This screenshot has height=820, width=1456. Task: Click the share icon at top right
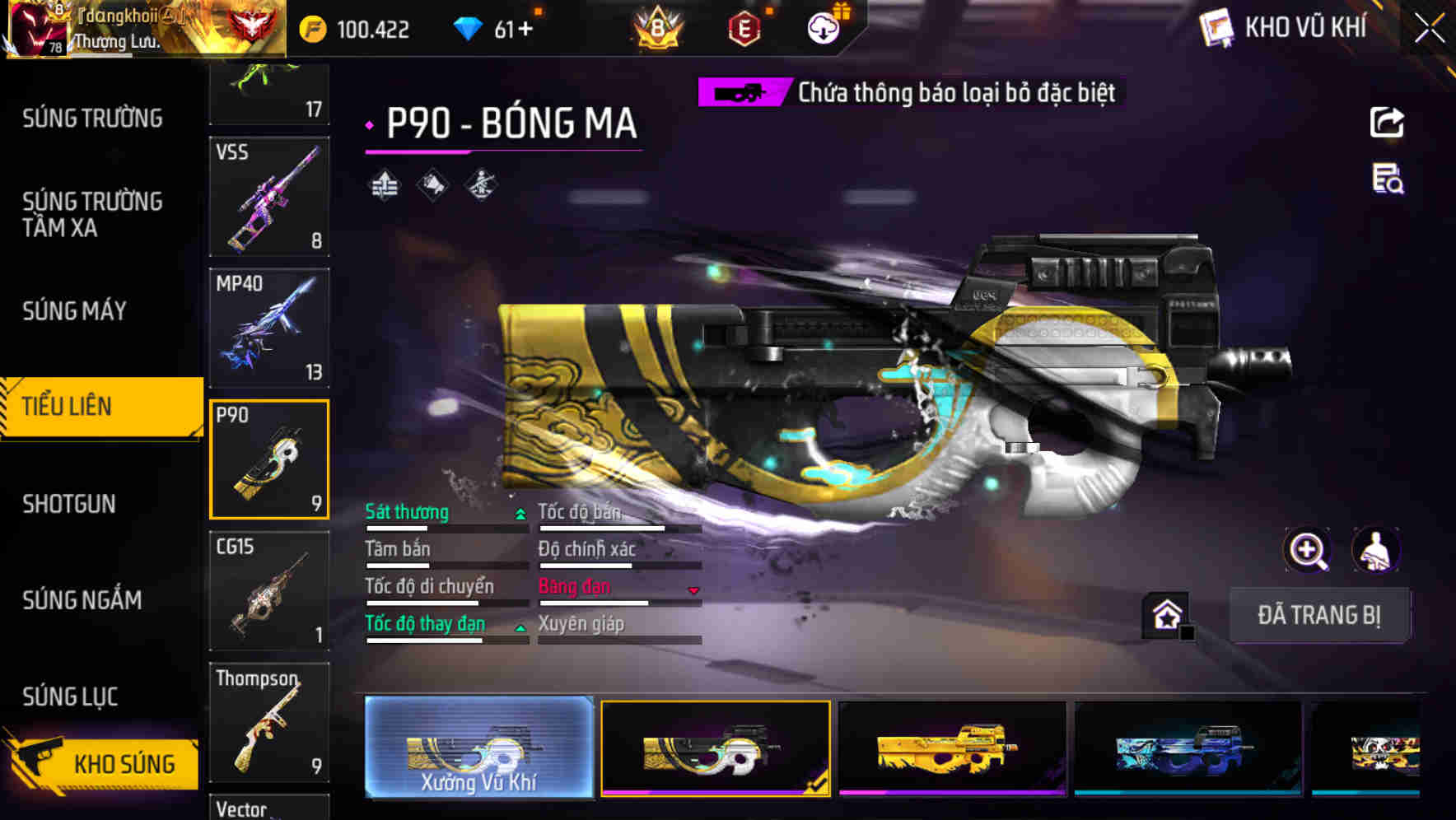[1386, 122]
